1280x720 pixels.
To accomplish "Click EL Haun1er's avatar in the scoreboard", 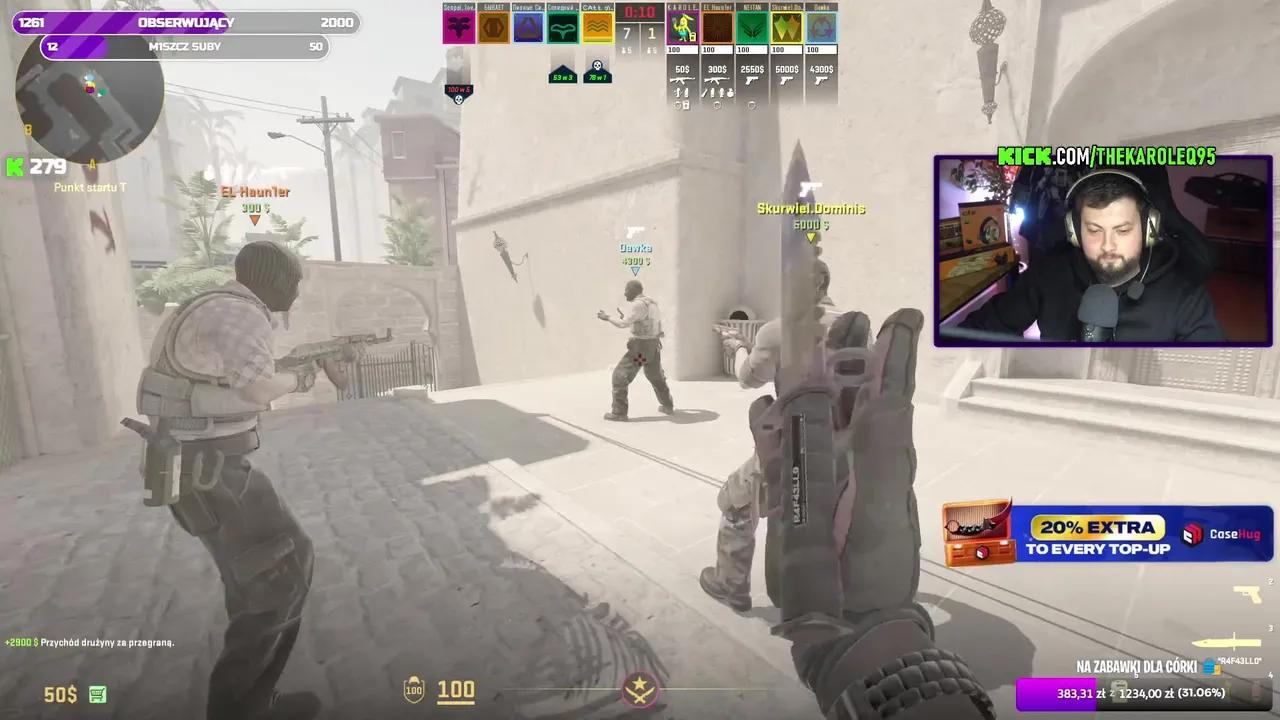I will tap(718, 27).
